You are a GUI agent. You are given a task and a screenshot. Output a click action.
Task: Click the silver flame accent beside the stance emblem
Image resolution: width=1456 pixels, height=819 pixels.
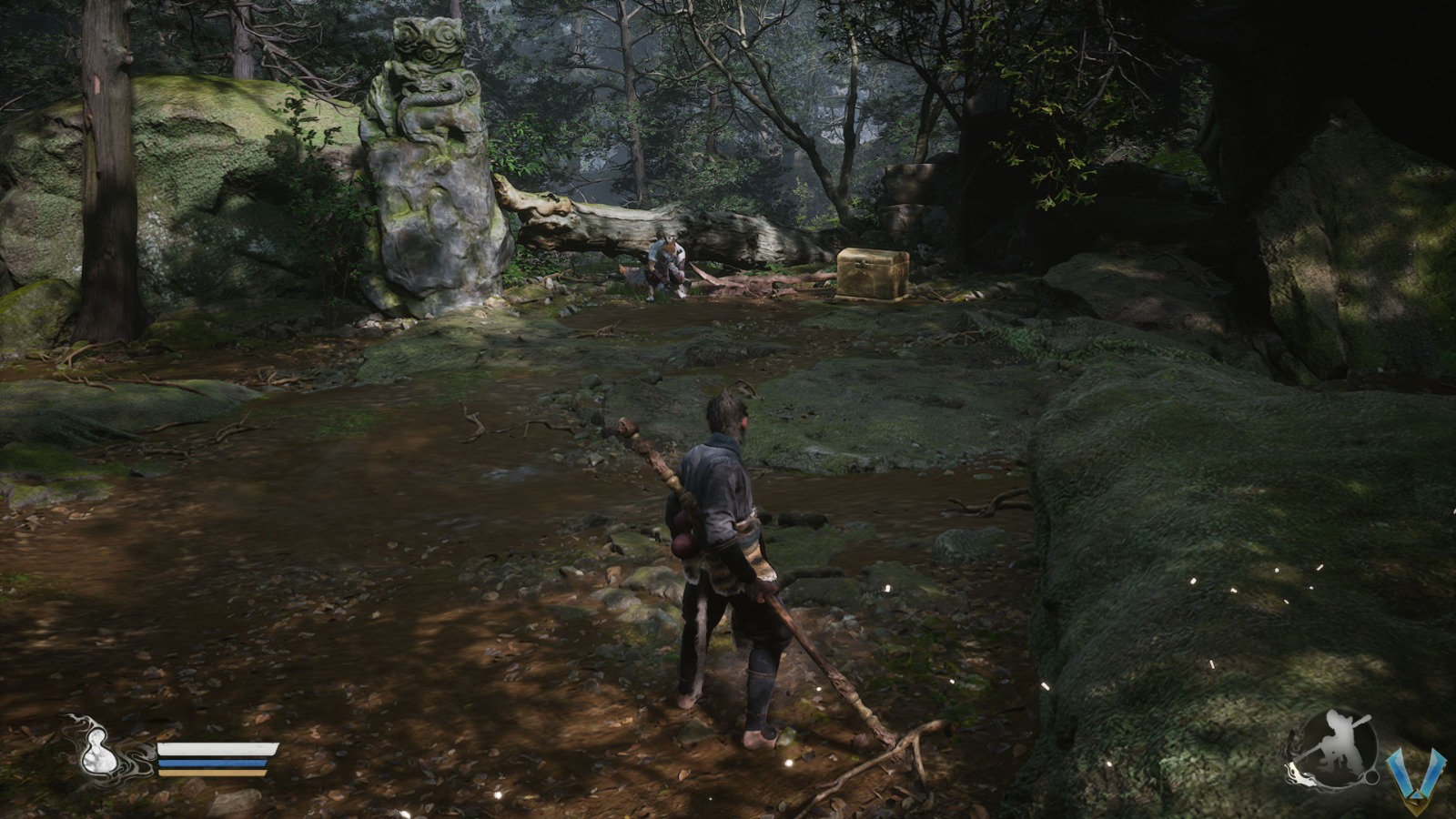1299,775
